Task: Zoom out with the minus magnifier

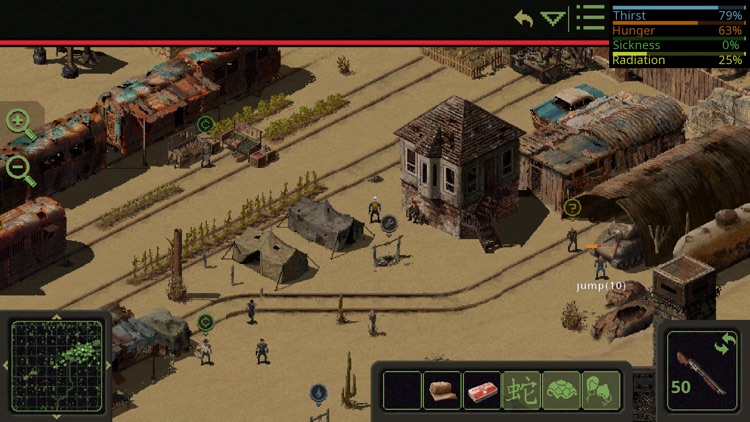Action: click(x=19, y=168)
